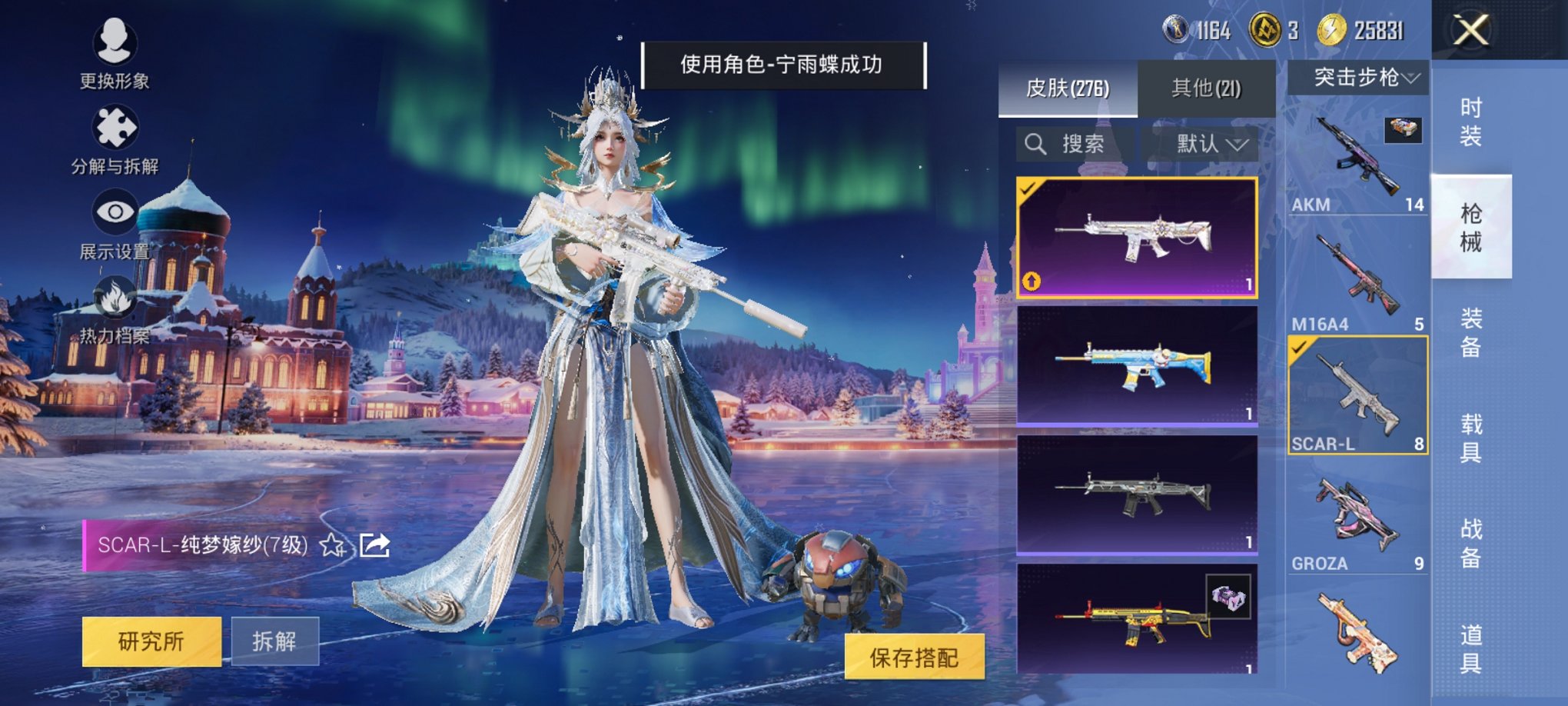Expand the 突击步枪 weapon category dropdown
This screenshot has width=1568, height=706.
[1359, 77]
